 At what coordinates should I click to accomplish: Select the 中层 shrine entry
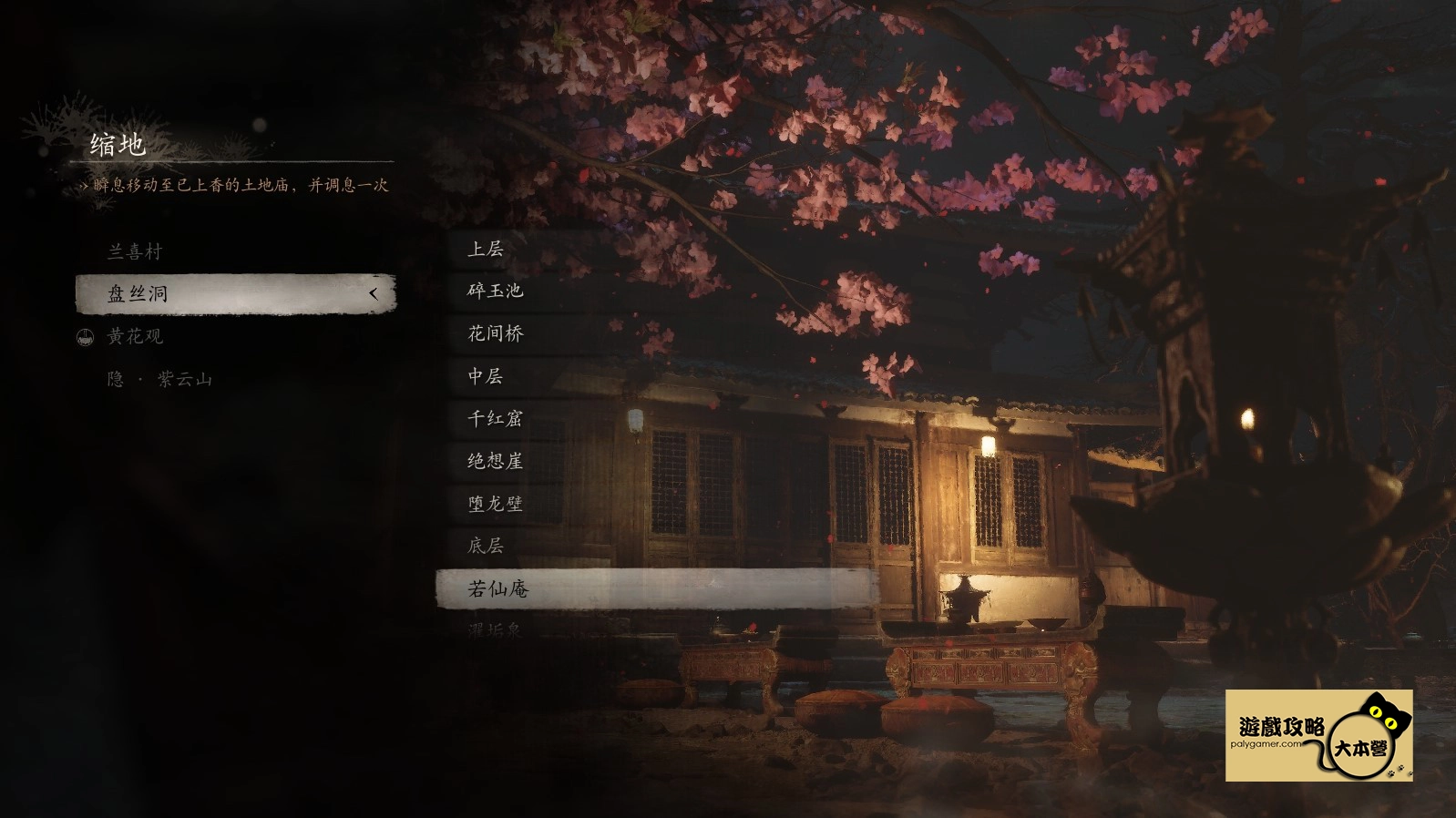[486, 376]
